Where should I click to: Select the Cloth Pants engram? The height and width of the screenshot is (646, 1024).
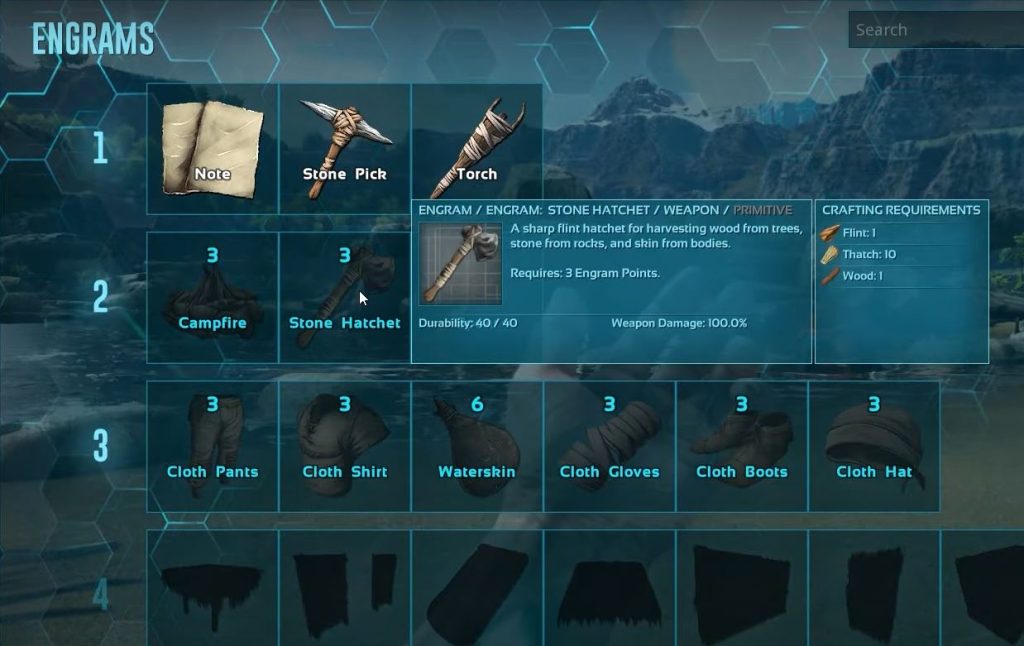[x=212, y=446]
